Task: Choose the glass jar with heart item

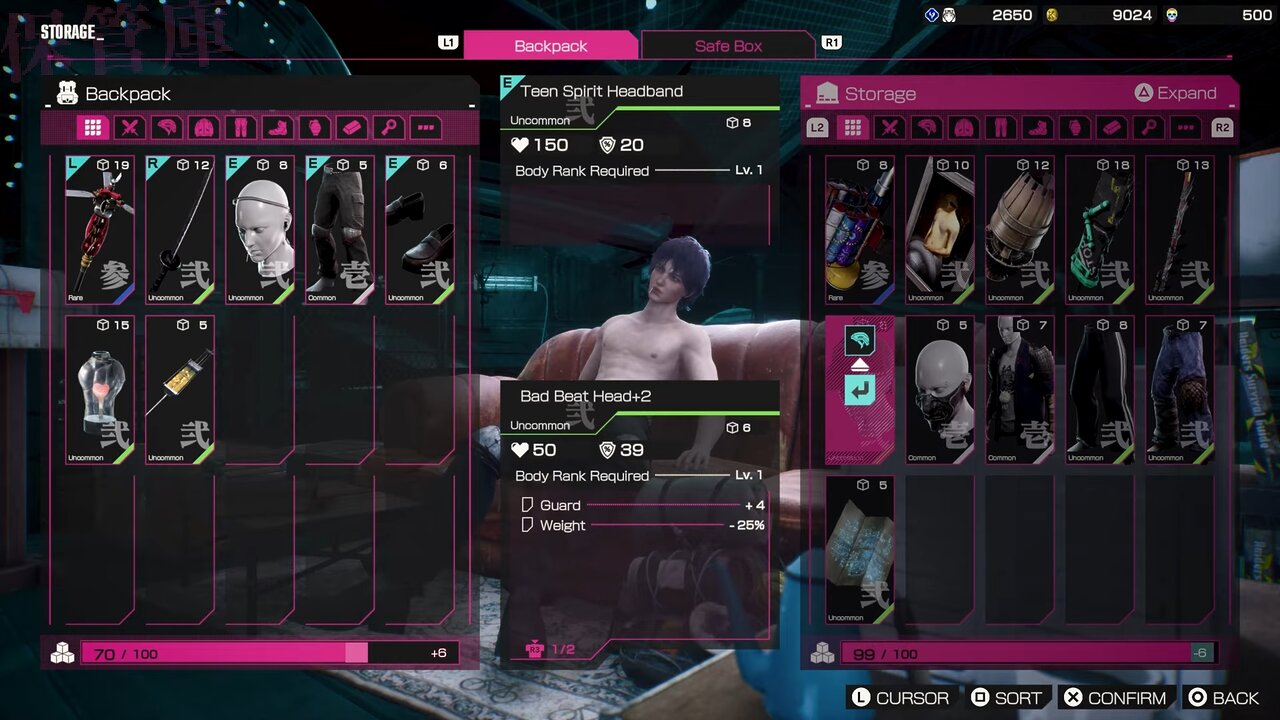Action: (100, 390)
